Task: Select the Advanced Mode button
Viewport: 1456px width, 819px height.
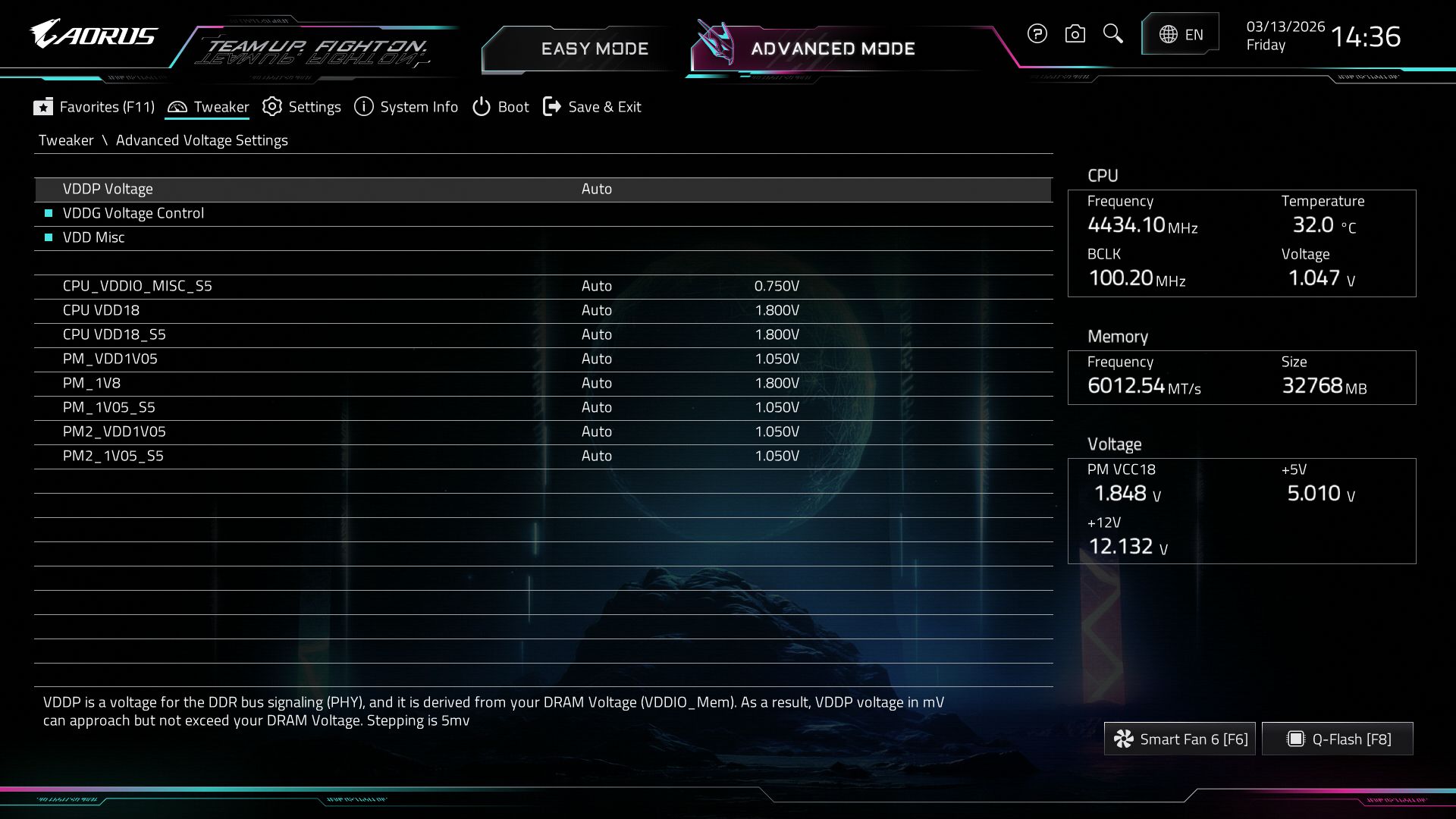Action: tap(832, 49)
